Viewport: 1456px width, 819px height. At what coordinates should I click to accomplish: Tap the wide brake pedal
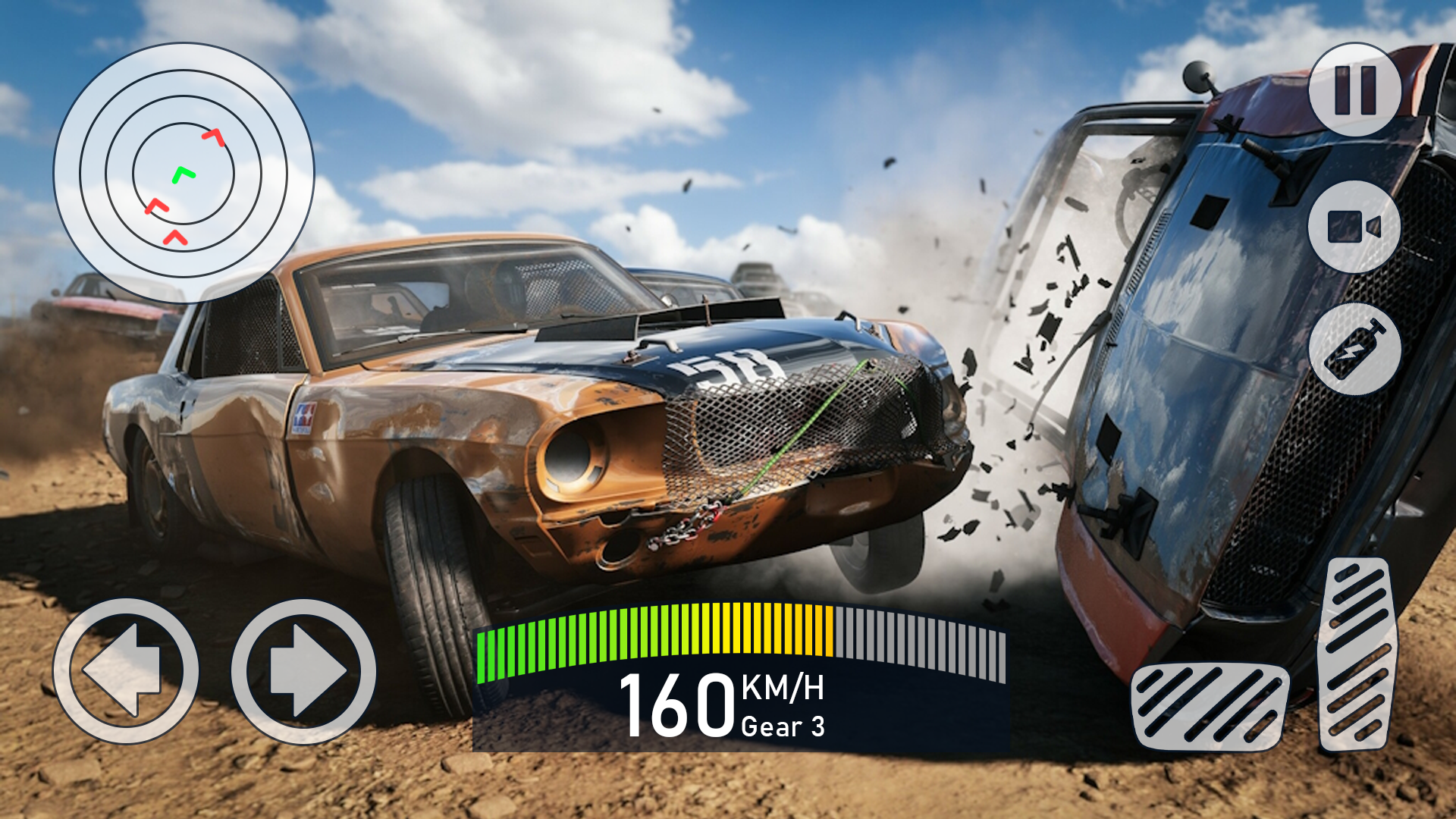click(x=1209, y=707)
